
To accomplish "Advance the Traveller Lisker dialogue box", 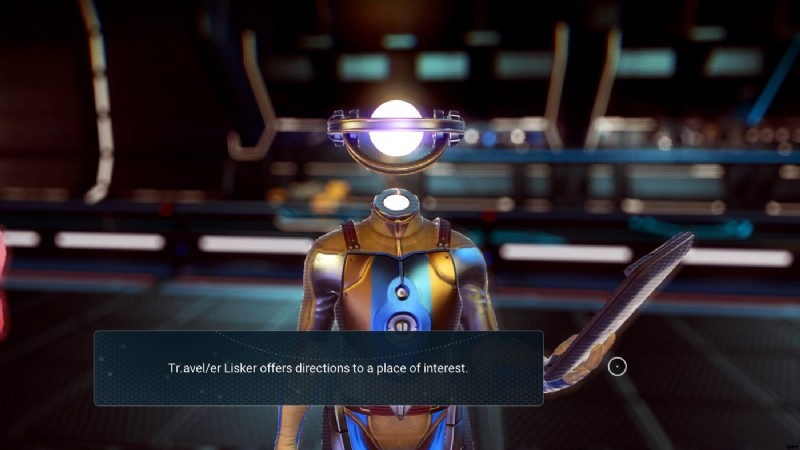I will point(617,367).
